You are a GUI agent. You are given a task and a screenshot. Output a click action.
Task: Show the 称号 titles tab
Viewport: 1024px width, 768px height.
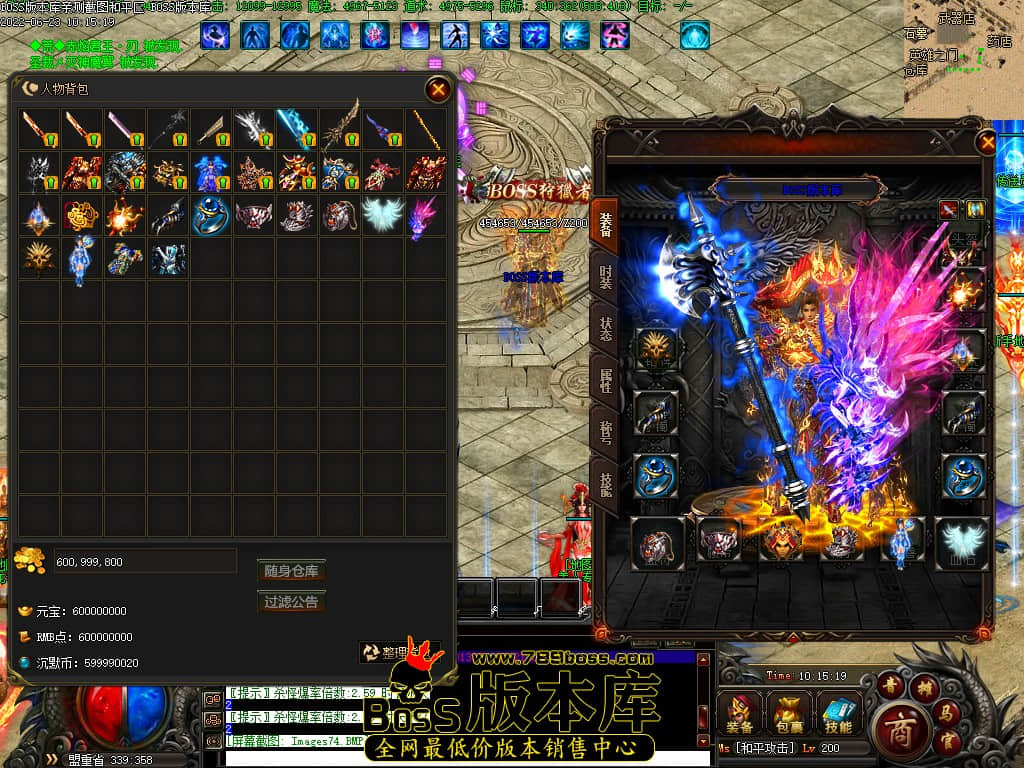click(x=606, y=433)
